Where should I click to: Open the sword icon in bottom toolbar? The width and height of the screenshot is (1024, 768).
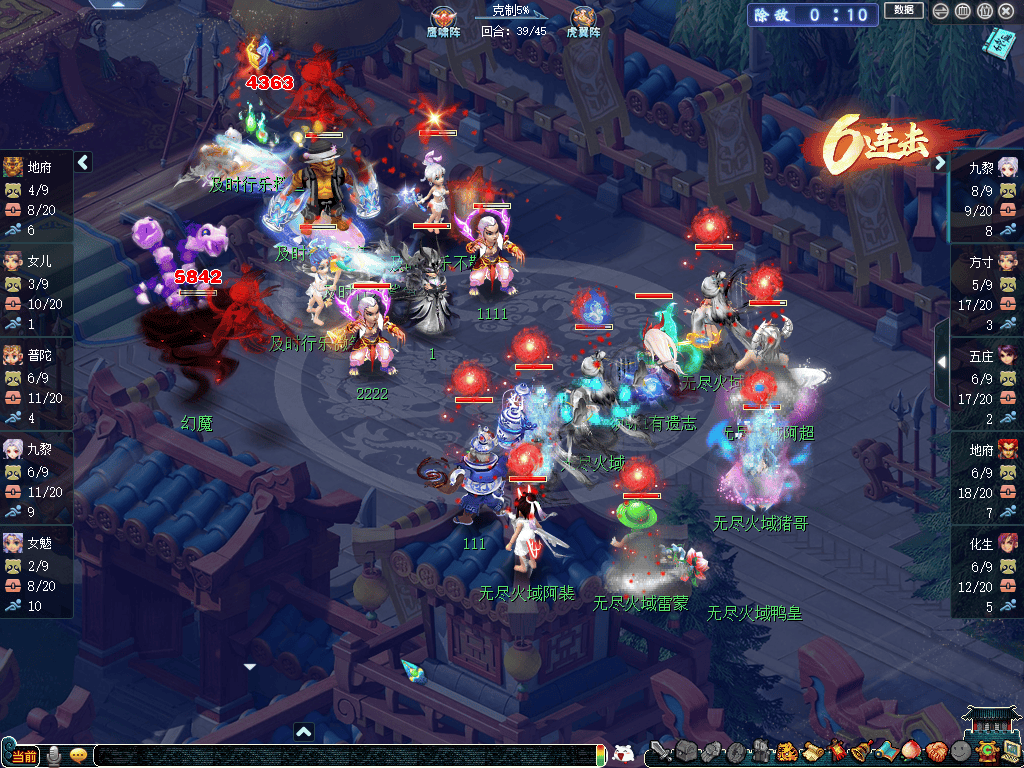[660, 752]
